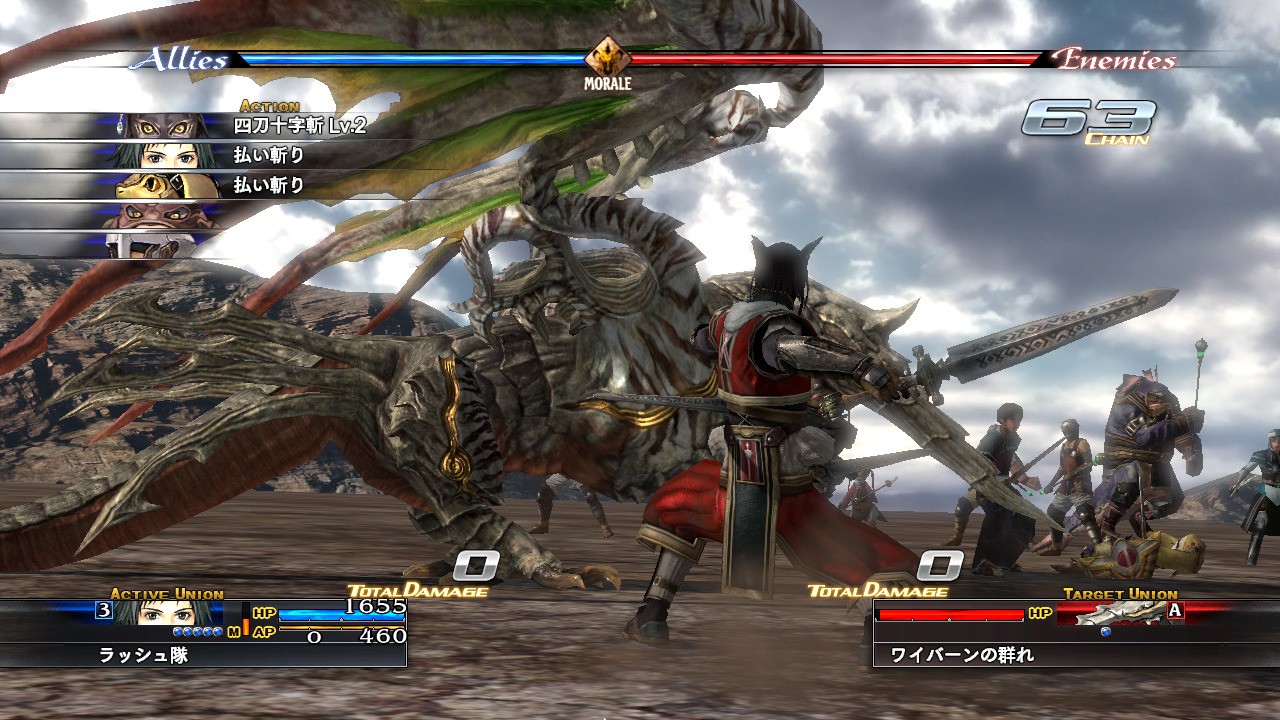1280x720 pixels.
Task: Click the Target Union wyvern thumbnail icon
Action: pyautogui.click(x=1115, y=611)
